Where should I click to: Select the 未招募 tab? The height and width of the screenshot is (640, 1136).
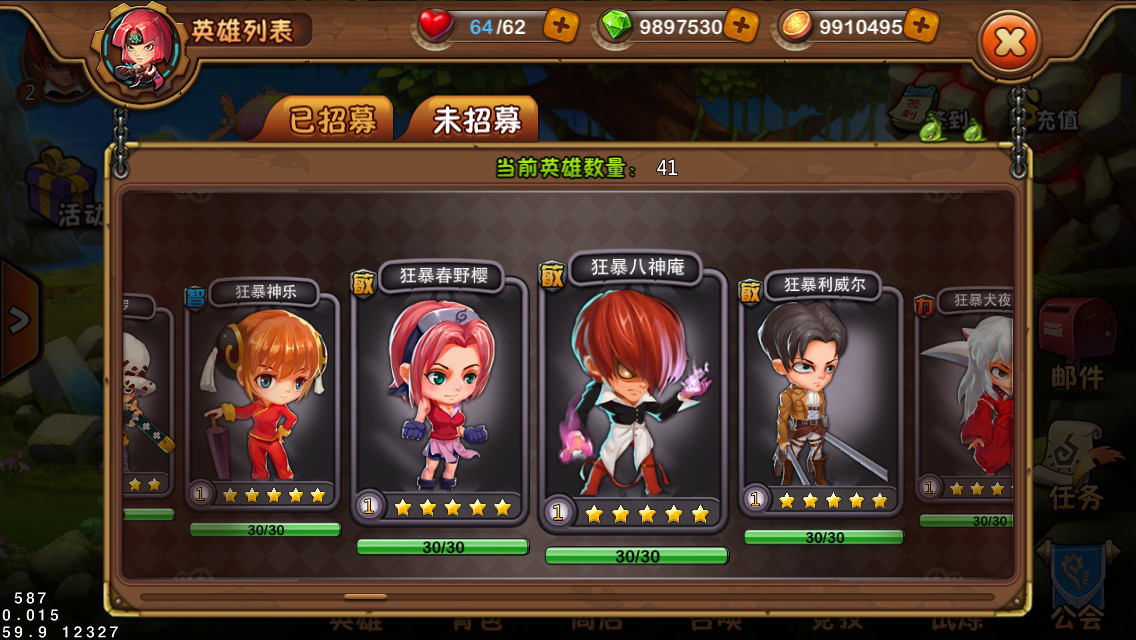click(476, 120)
